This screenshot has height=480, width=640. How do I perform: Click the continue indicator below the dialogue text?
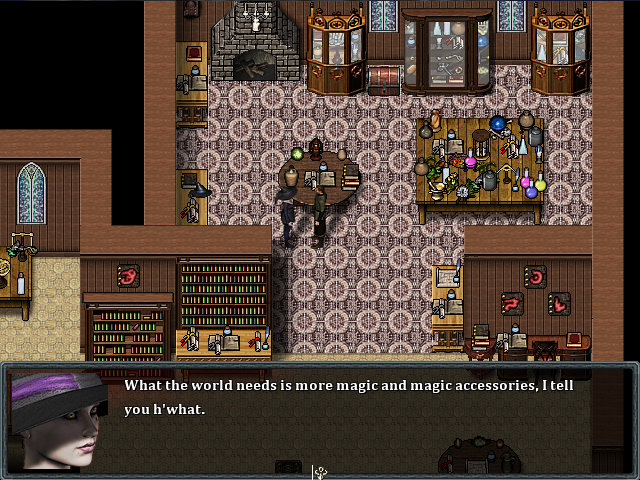click(320, 472)
